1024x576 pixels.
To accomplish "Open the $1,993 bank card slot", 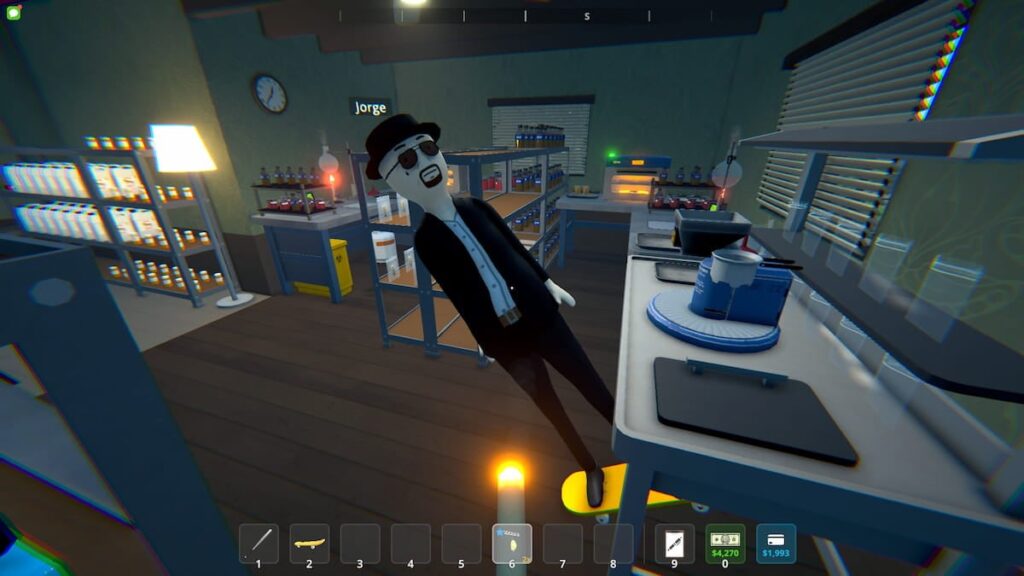I will 776,543.
